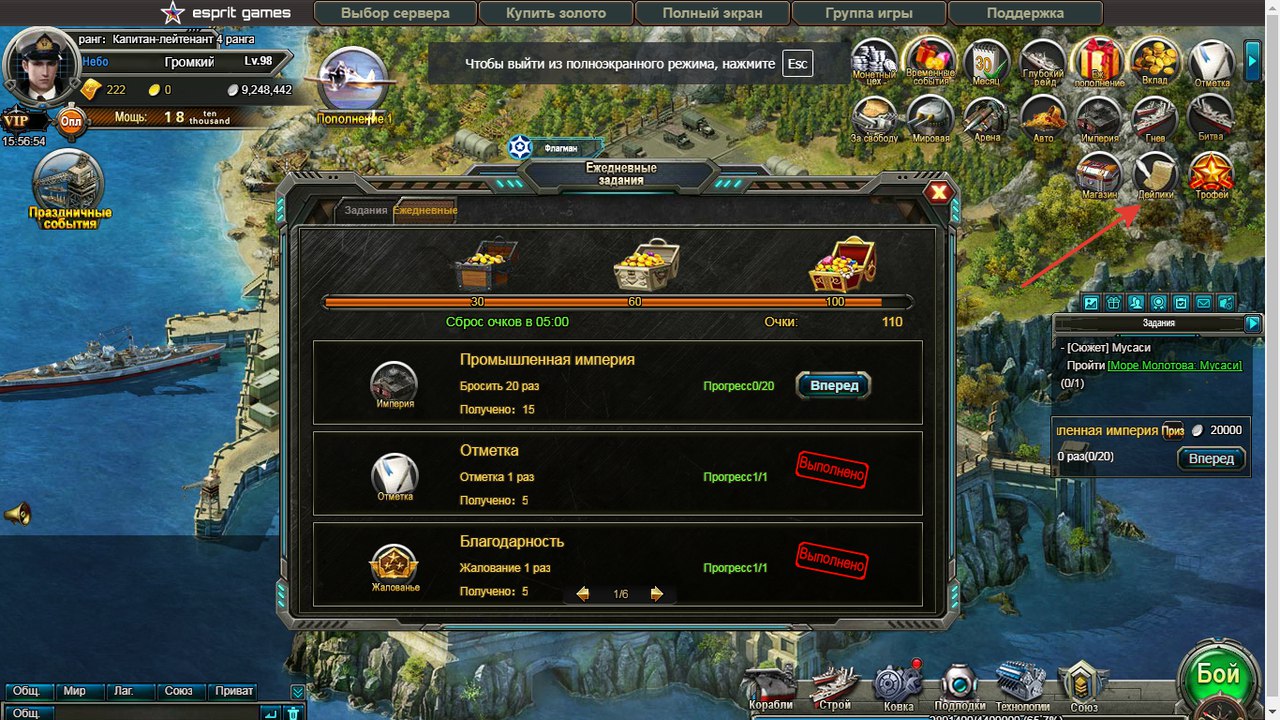Image resolution: width=1280 pixels, height=720 pixels.
Task: Open the Подлодки submarines menu
Action: pos(960,688)
